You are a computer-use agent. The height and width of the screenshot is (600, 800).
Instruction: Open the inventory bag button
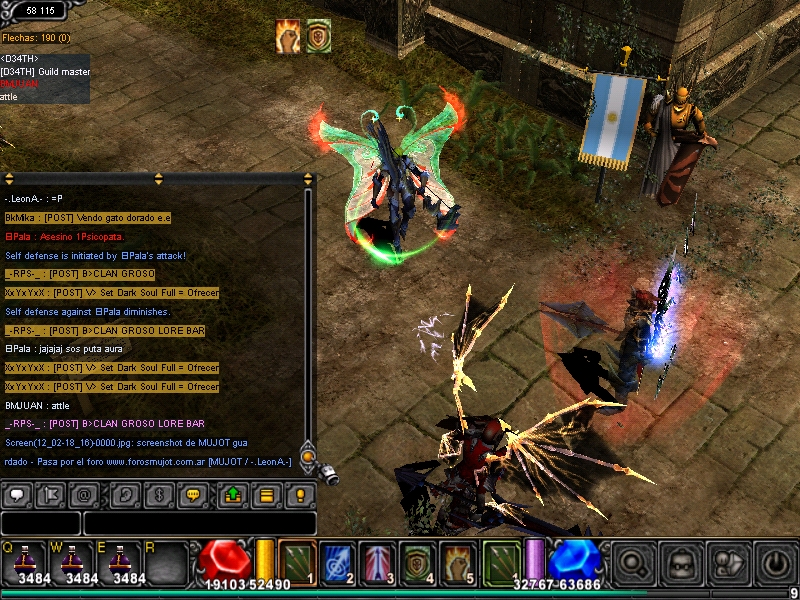(x=681, y=563)
